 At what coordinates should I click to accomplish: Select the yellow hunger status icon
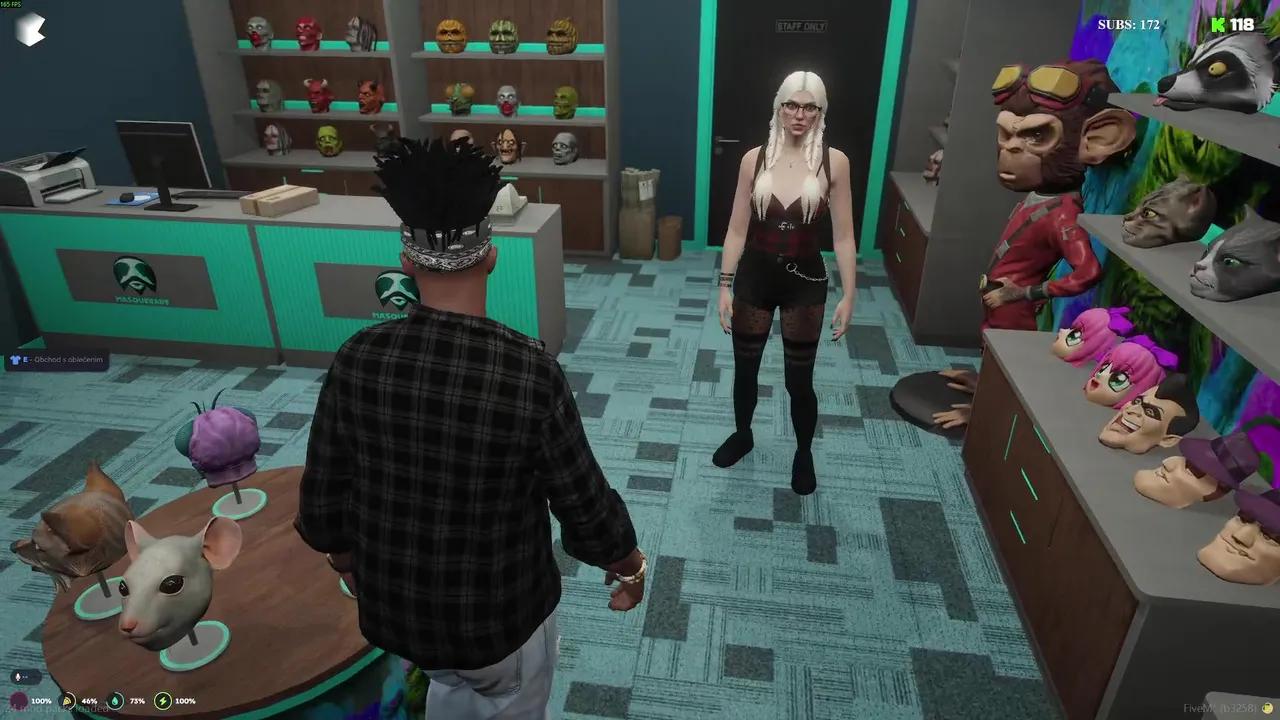pyautogui.click(x=67, y=701)
